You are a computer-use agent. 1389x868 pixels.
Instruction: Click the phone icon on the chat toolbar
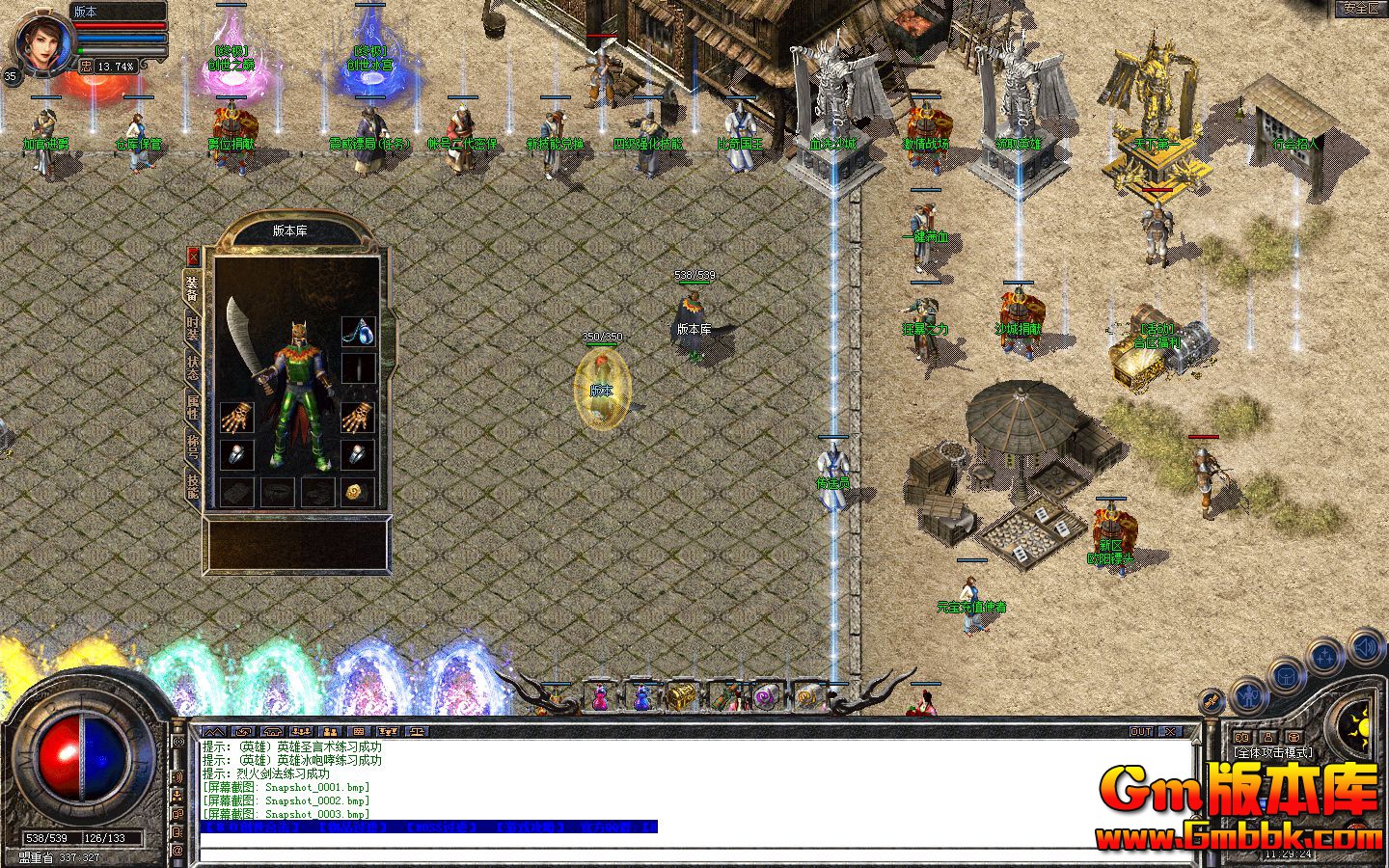[x=271, y=732]
